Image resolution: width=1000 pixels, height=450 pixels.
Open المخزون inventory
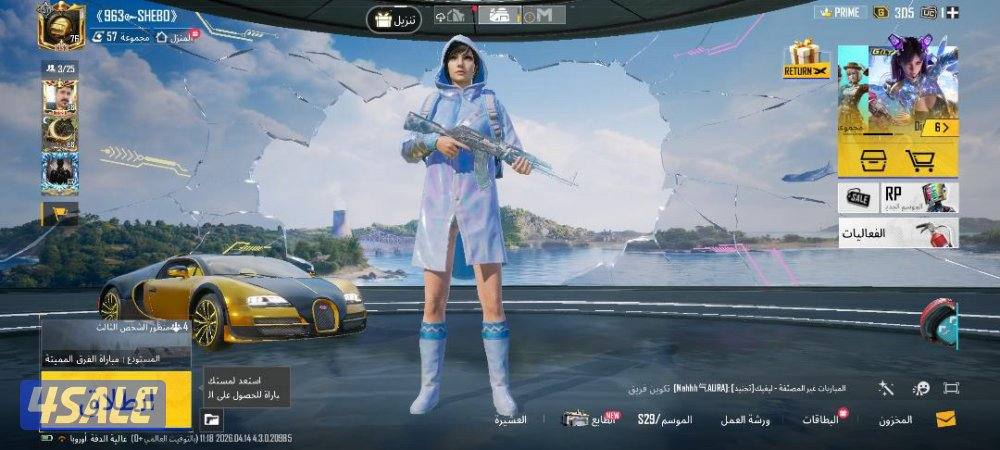(895, 419)
